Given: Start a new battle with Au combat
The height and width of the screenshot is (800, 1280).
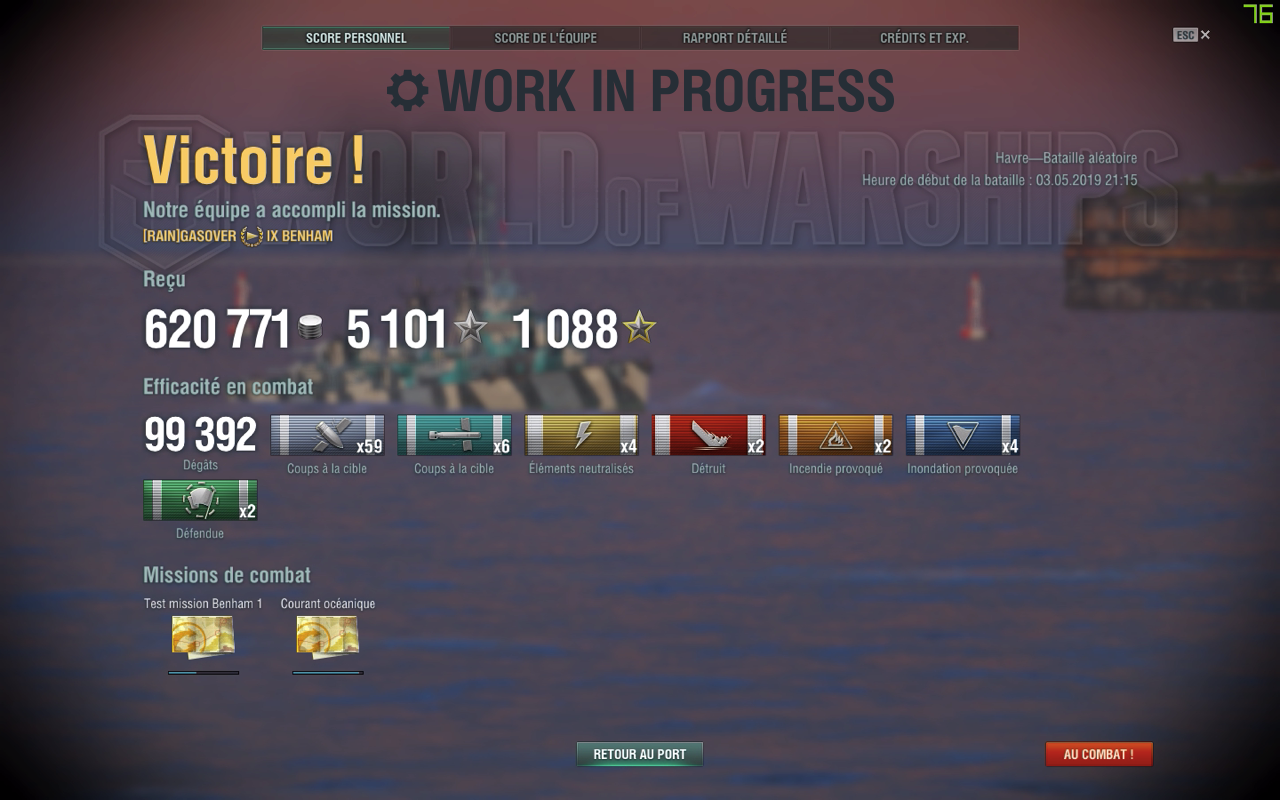Looking at the screenshot, I should [x=1098, y=754].
